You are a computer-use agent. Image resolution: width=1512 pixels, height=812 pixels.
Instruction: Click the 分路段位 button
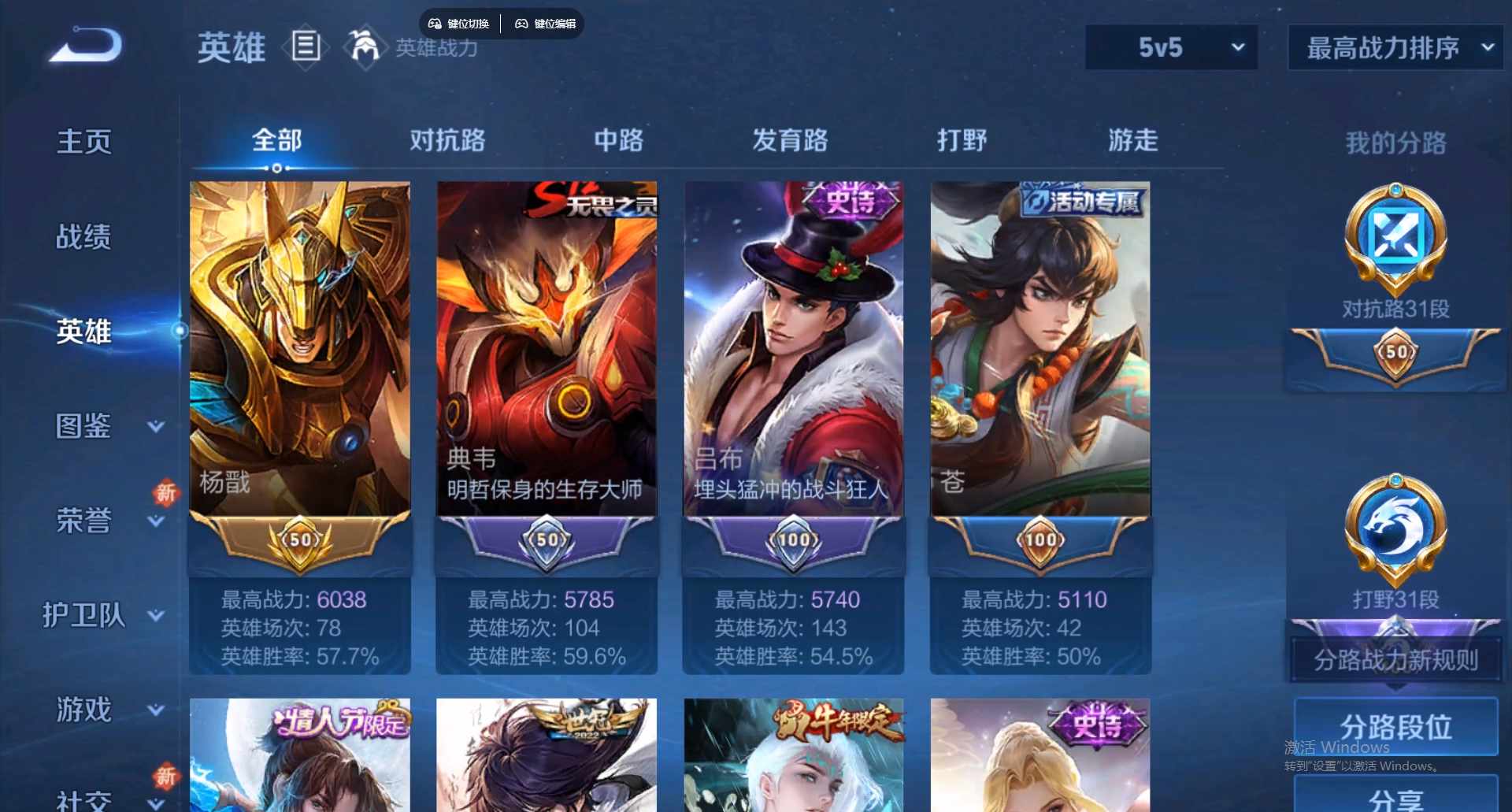coord(1394,729)
